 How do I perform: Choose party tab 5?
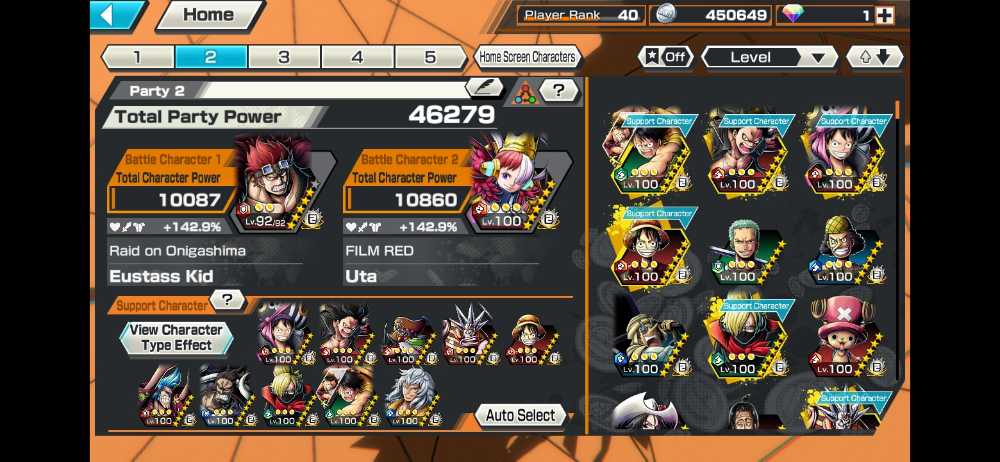430,57
